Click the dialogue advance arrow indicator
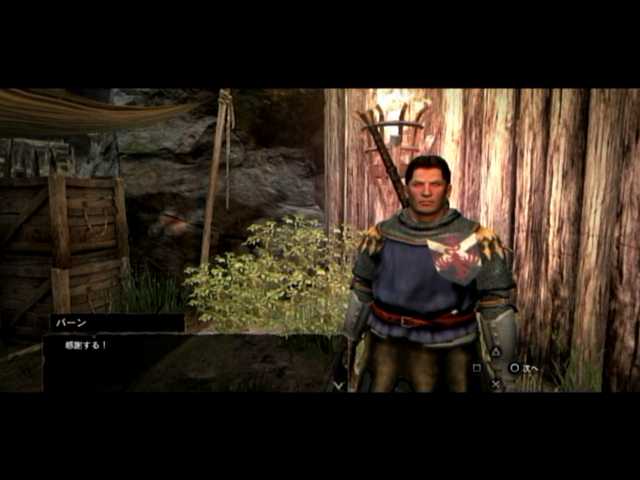Viewport: 640px width, 480px height. (338, 384)
